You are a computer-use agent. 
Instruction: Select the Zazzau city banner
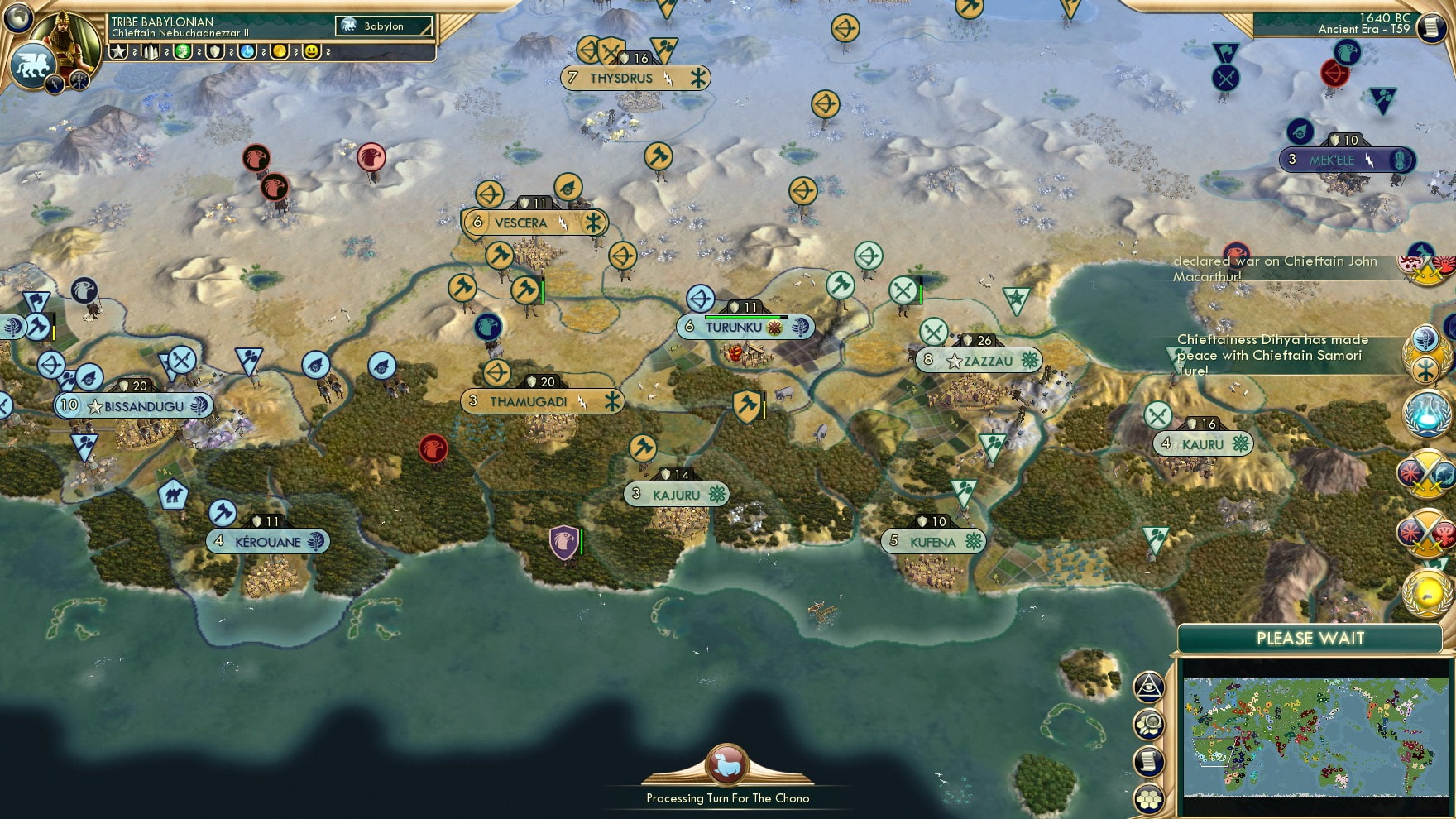[x=980, y=360]
